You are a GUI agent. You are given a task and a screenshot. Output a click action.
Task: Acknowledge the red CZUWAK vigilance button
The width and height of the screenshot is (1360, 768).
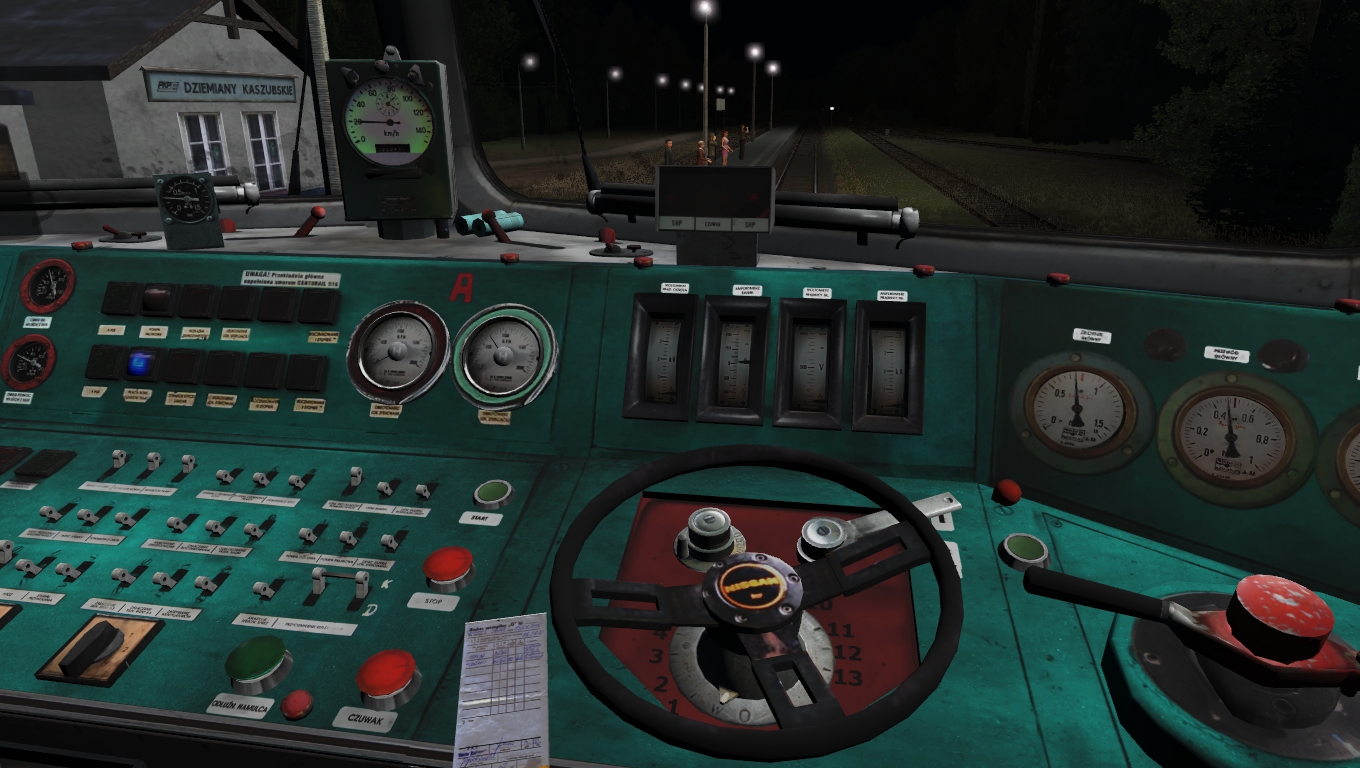[387, 675]
